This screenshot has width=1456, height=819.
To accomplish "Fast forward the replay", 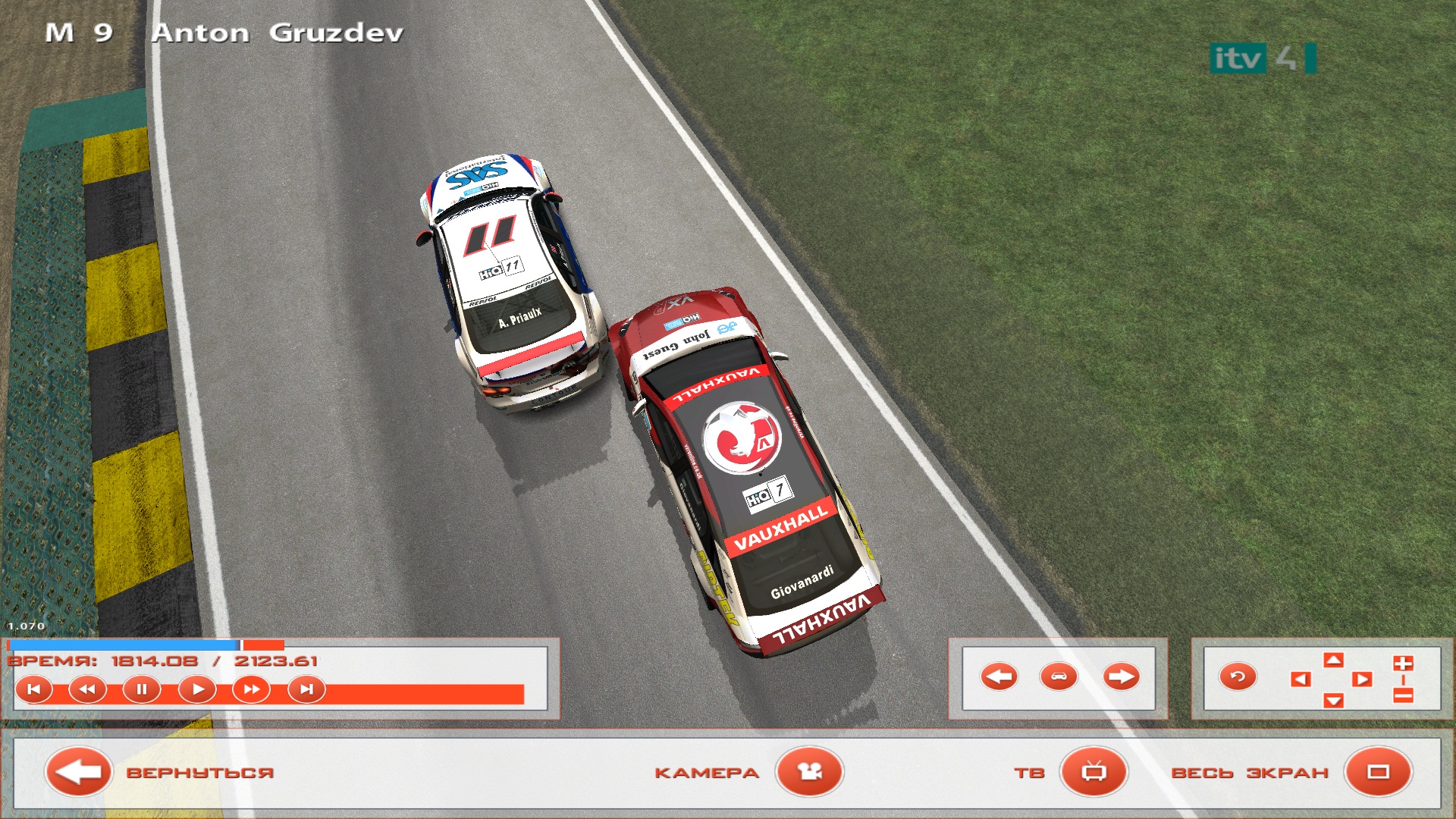I will coord(251,690).
